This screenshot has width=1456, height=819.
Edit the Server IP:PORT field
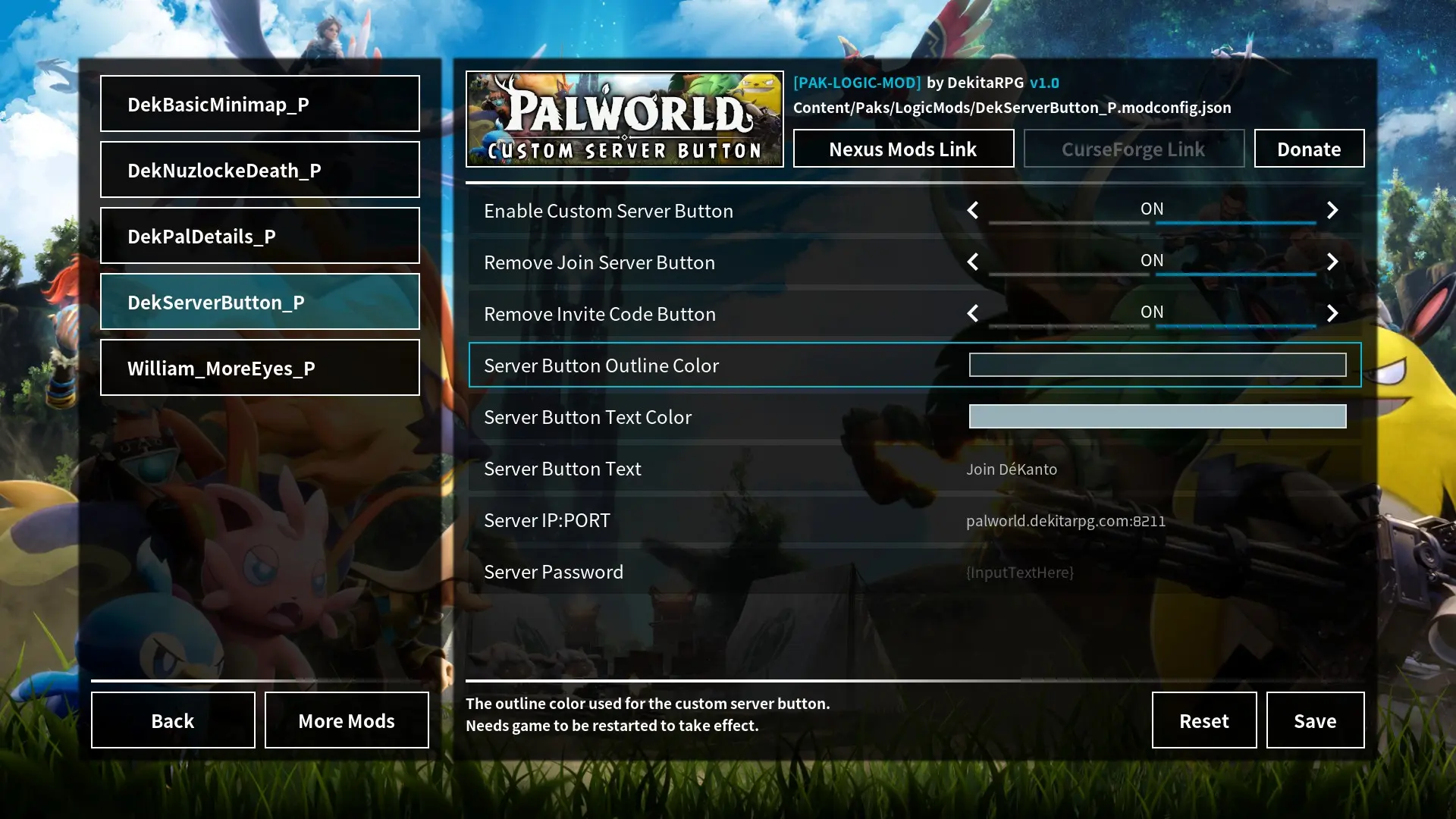[x=1066, y=520]
